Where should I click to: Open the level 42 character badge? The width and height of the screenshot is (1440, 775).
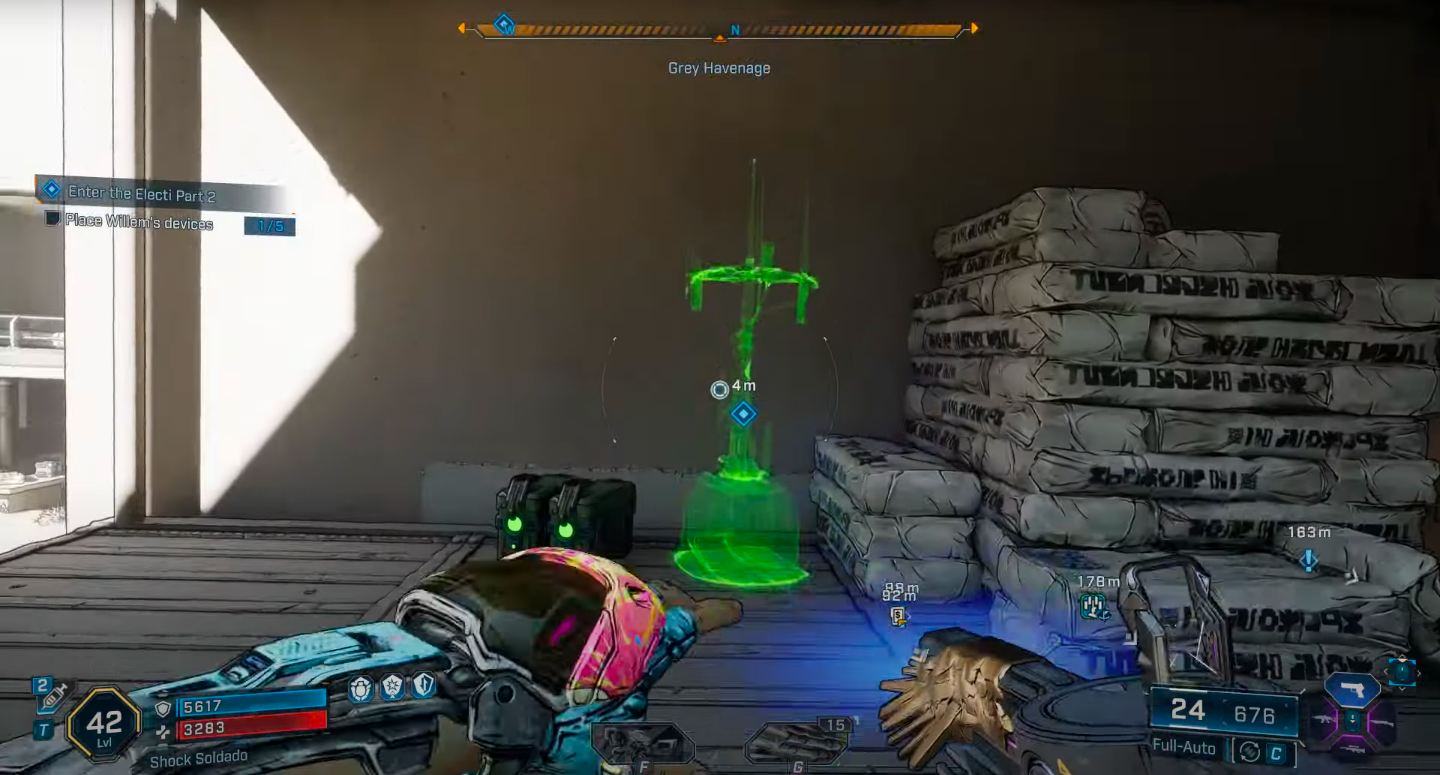coord(103,723)
